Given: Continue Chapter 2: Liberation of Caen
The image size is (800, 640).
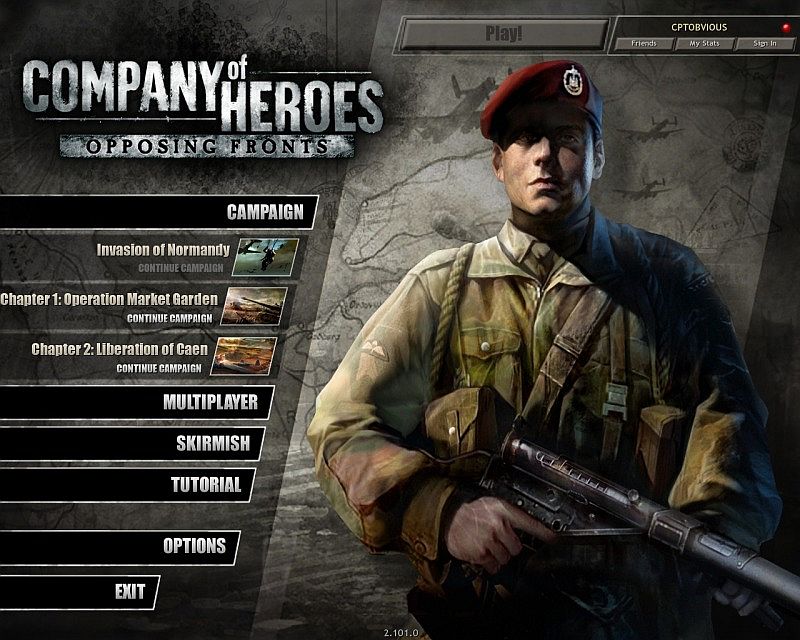Looking at the screenshot, I should coord(158,368).
